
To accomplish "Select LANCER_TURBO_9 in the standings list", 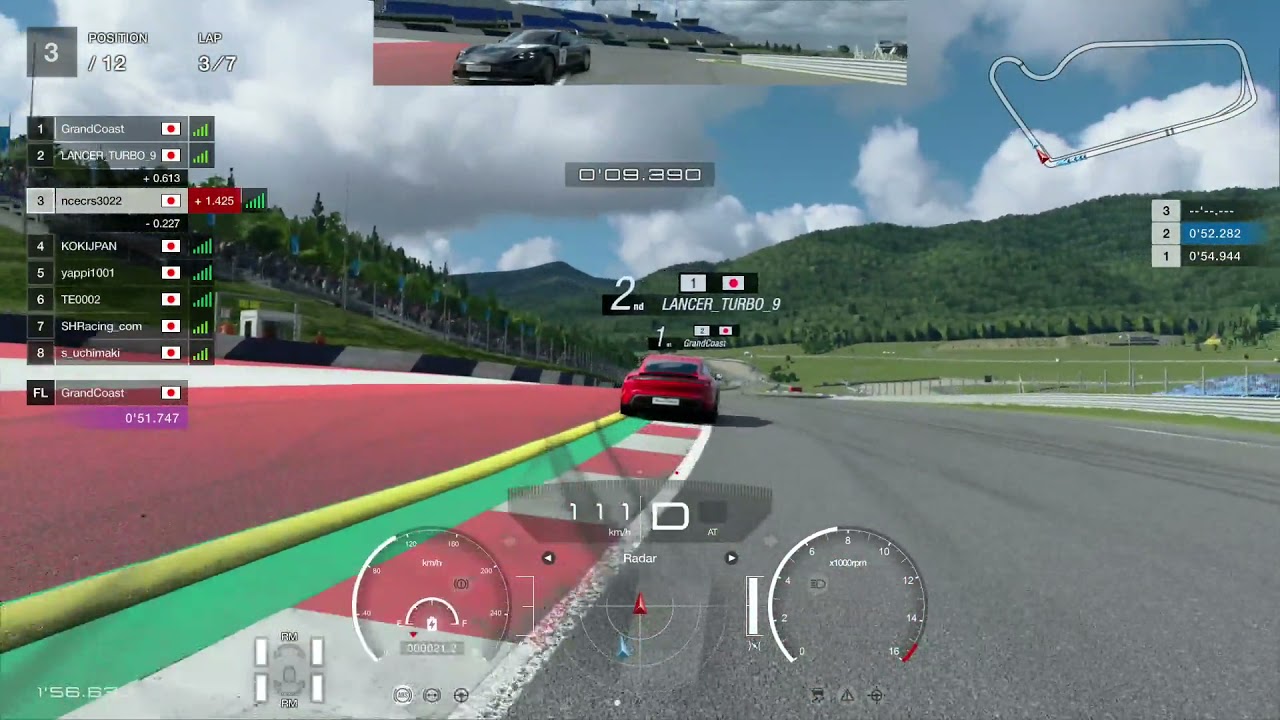I will tap(108, 156).
